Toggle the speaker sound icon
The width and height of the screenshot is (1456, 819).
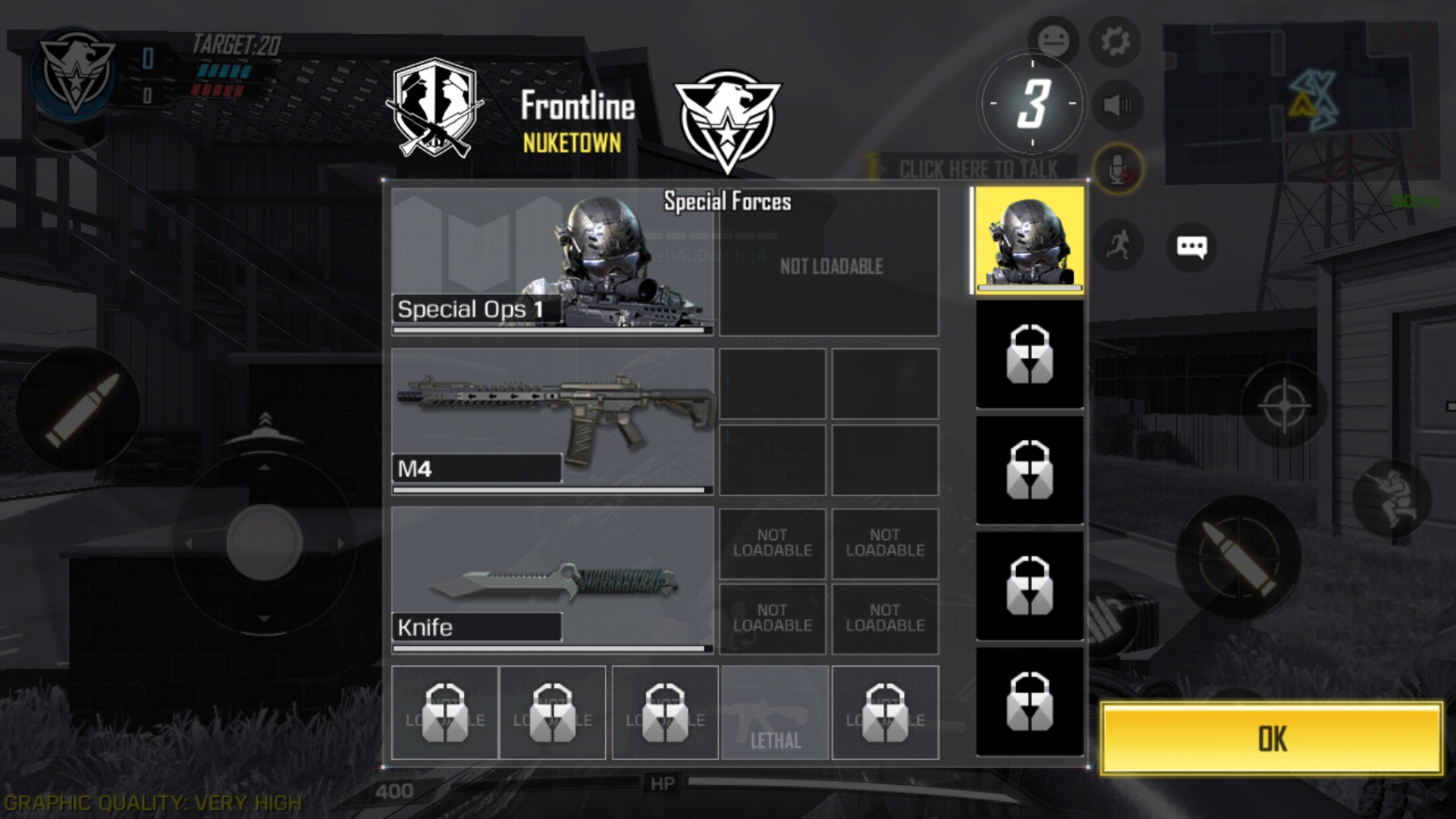tap(1117, 105)
